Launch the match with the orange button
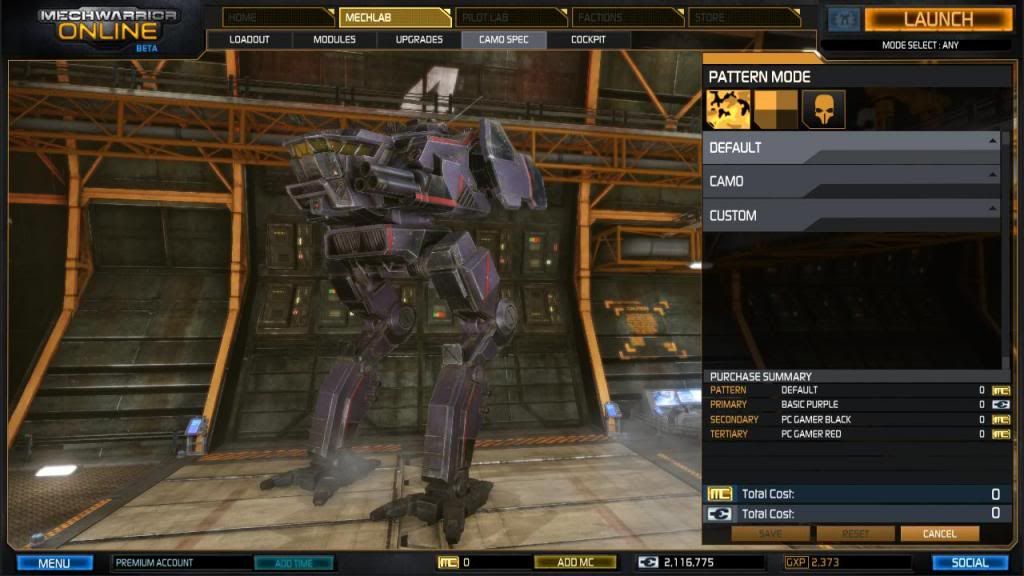The height and width of the screenshot is (576, 1024). tap(937, 19)
